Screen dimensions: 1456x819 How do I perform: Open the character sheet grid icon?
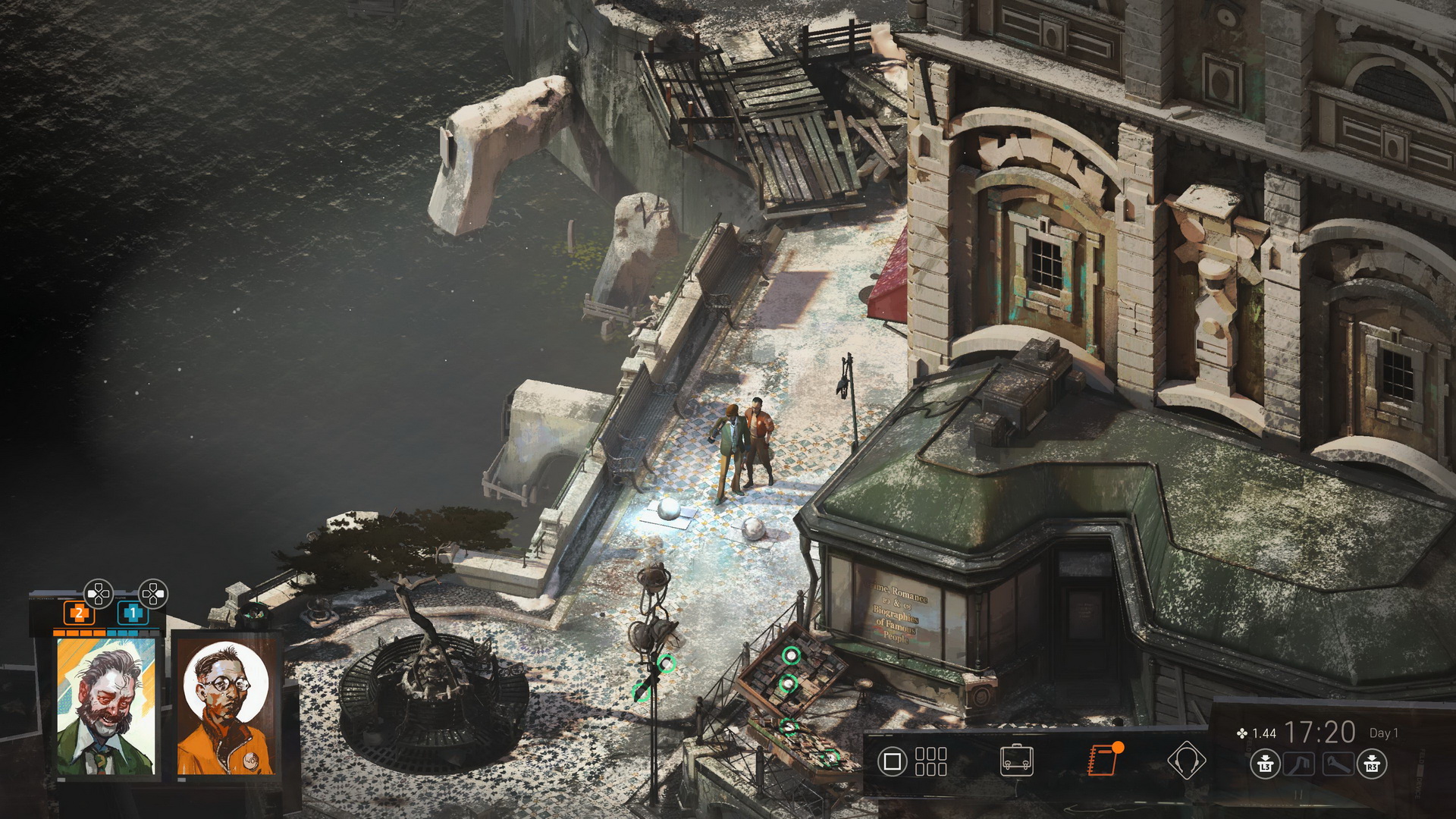[930, 761]
